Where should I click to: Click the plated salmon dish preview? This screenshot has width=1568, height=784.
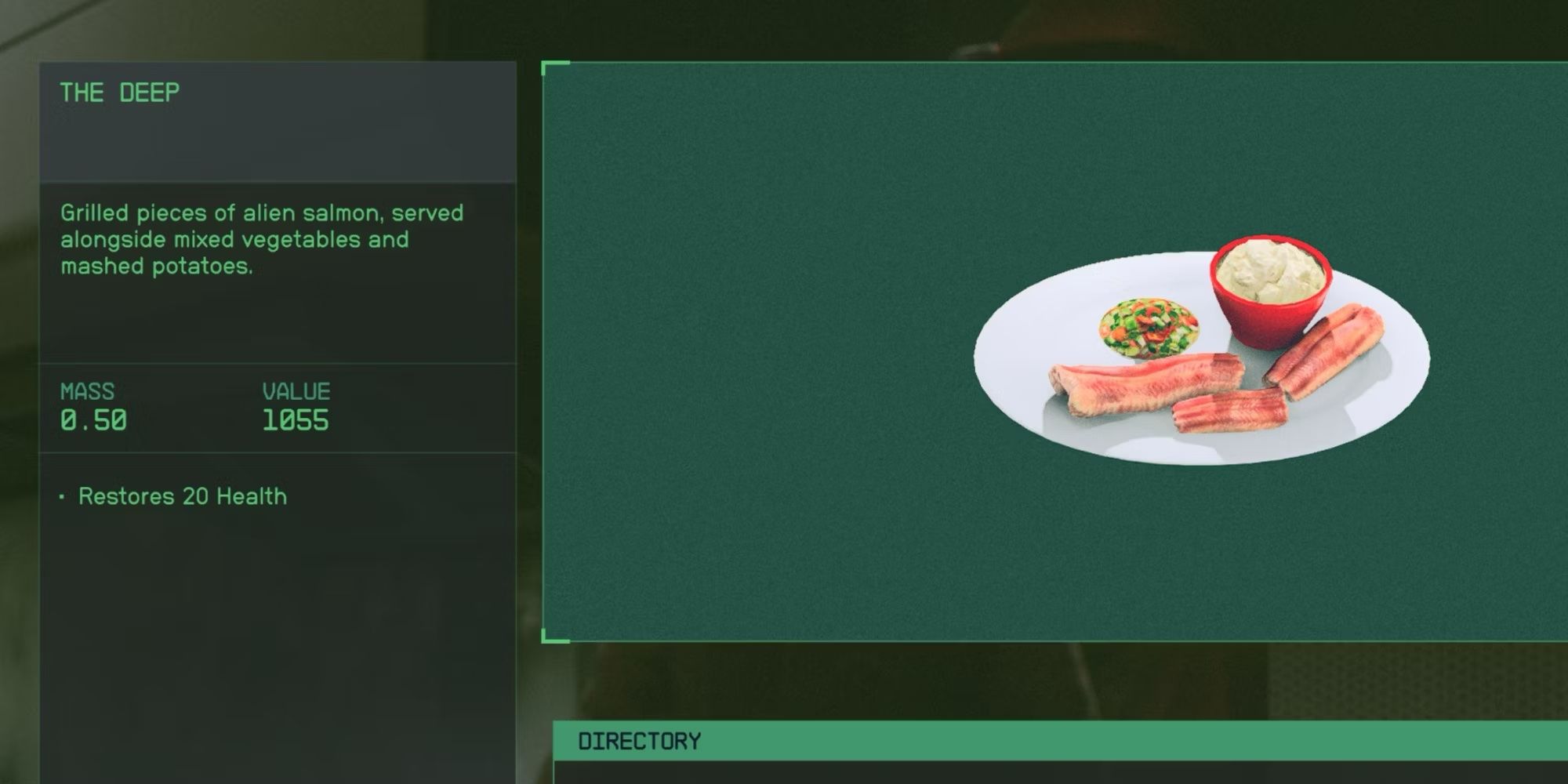click(1201, 353)
